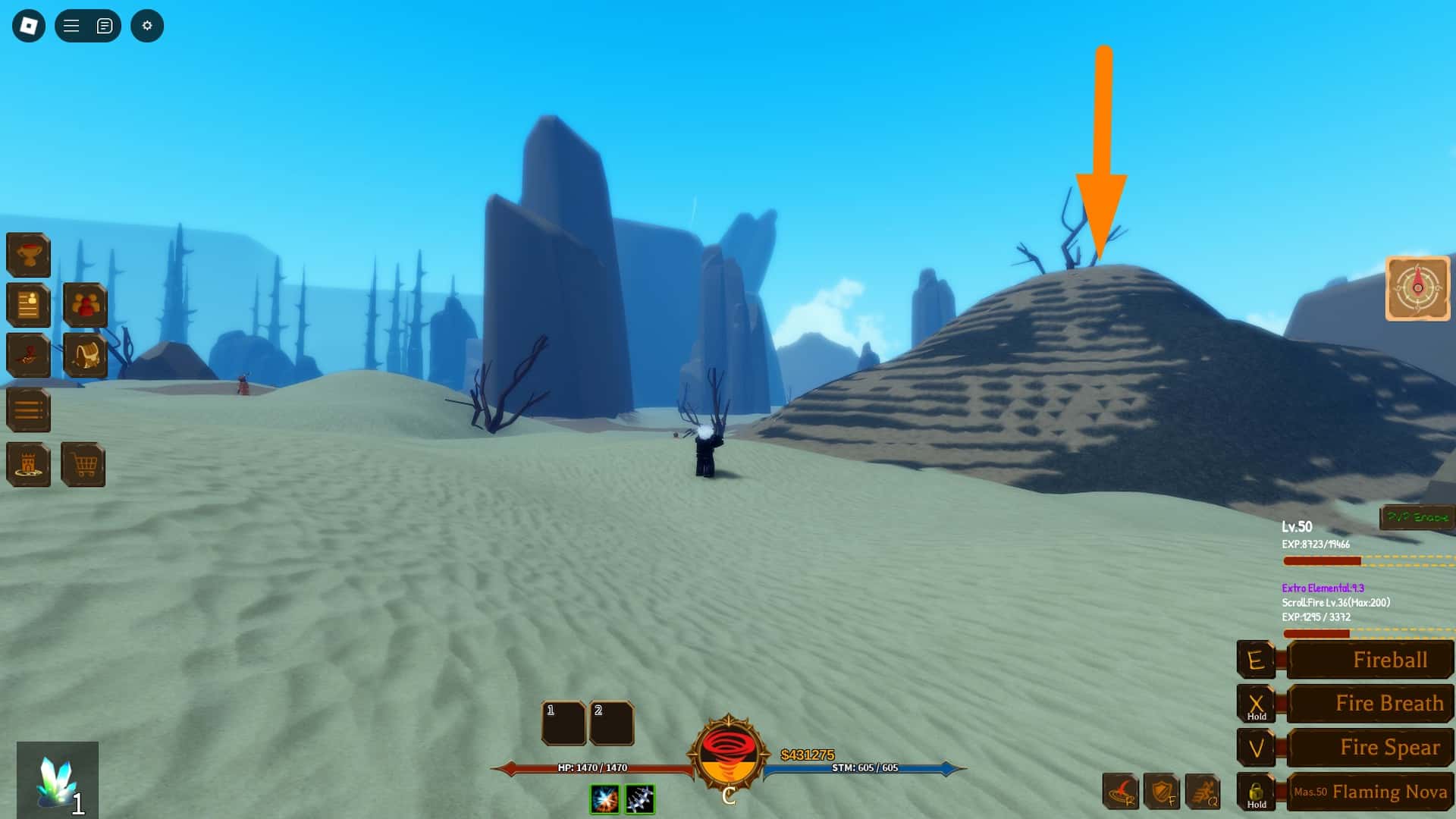Cast Fireball with the E skill button

click(1370, 659)
